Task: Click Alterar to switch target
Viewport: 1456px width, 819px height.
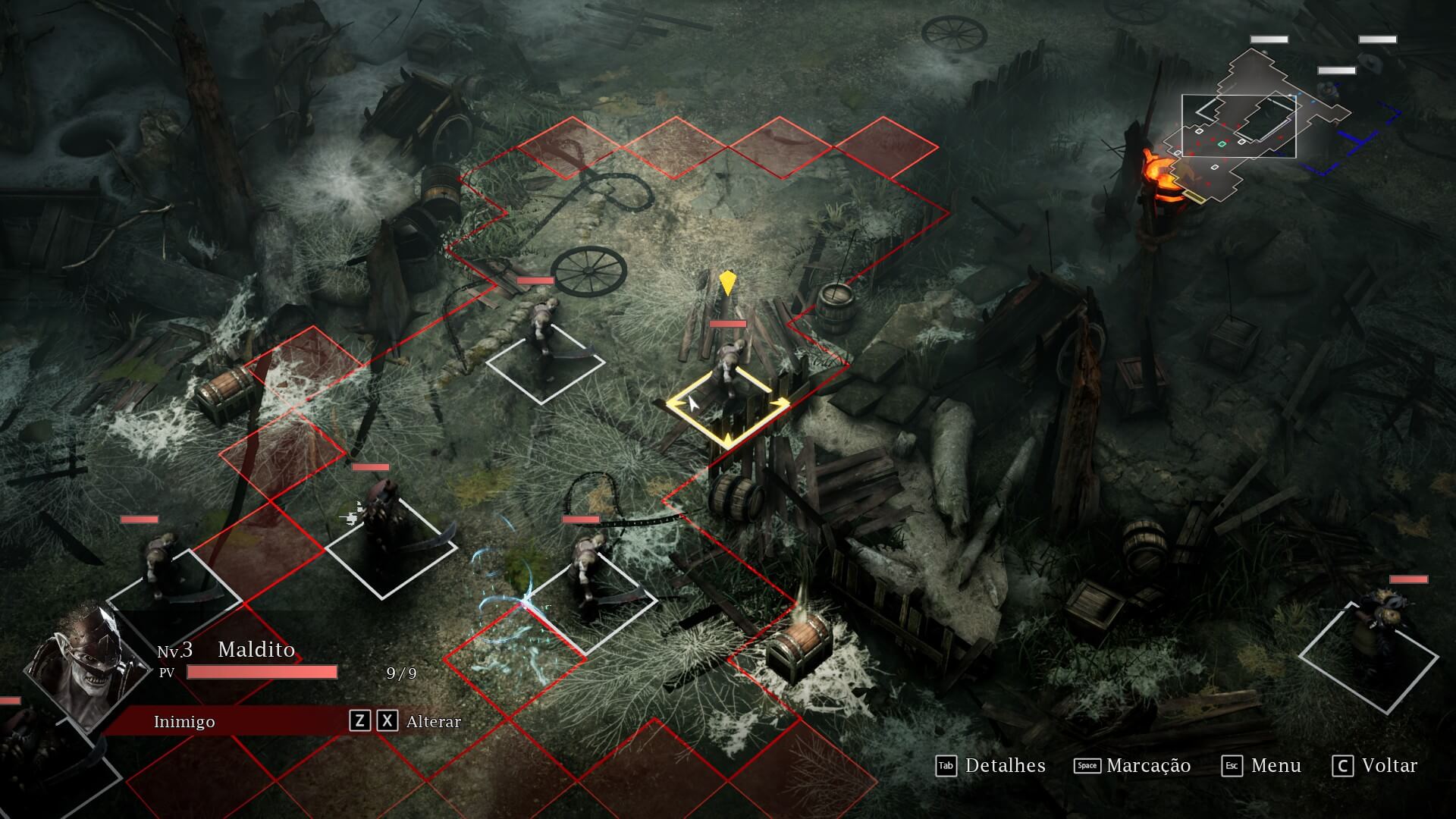Action: click(x=433, y=721)
